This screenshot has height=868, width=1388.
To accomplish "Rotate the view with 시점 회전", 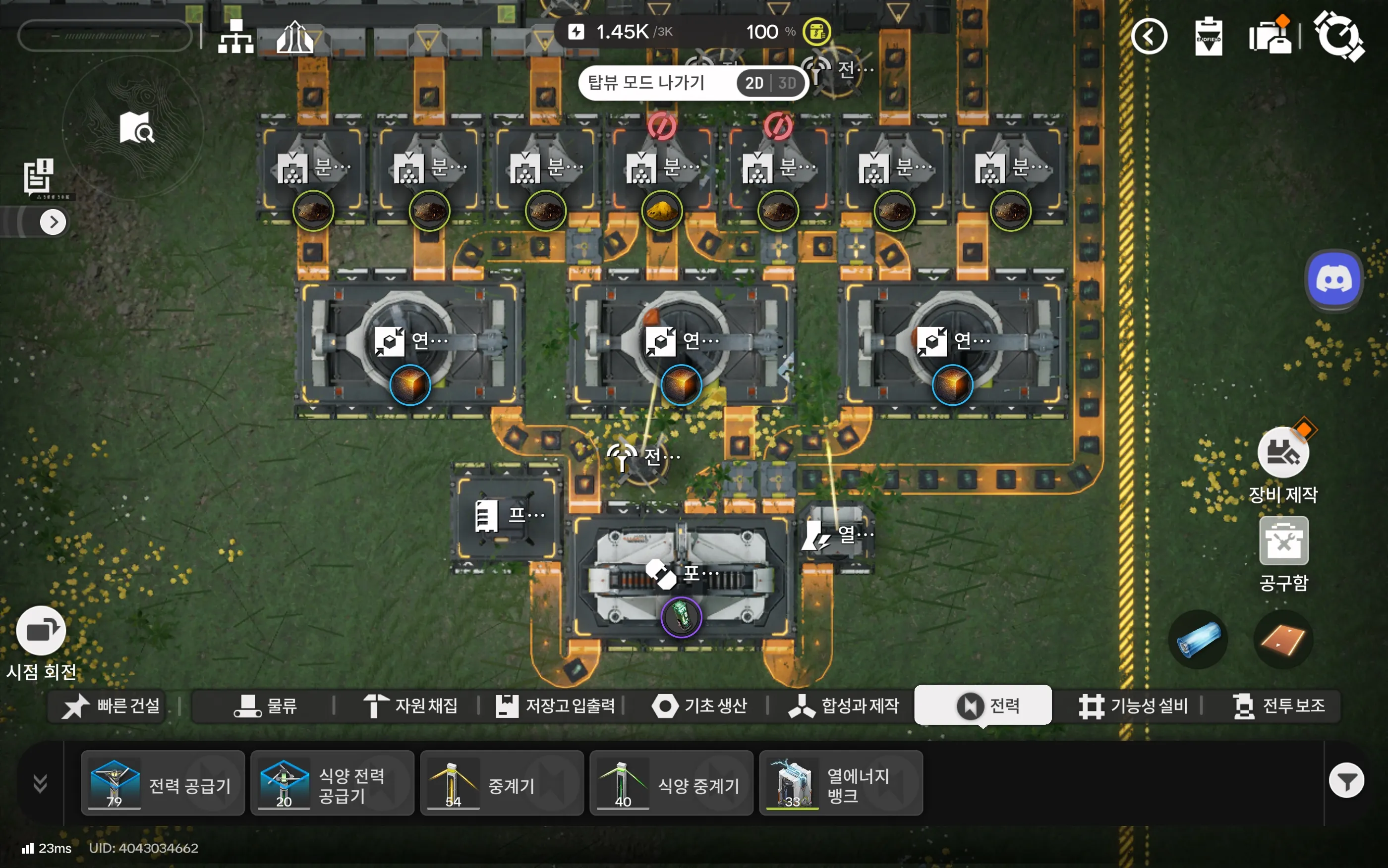I will [41, 631].
